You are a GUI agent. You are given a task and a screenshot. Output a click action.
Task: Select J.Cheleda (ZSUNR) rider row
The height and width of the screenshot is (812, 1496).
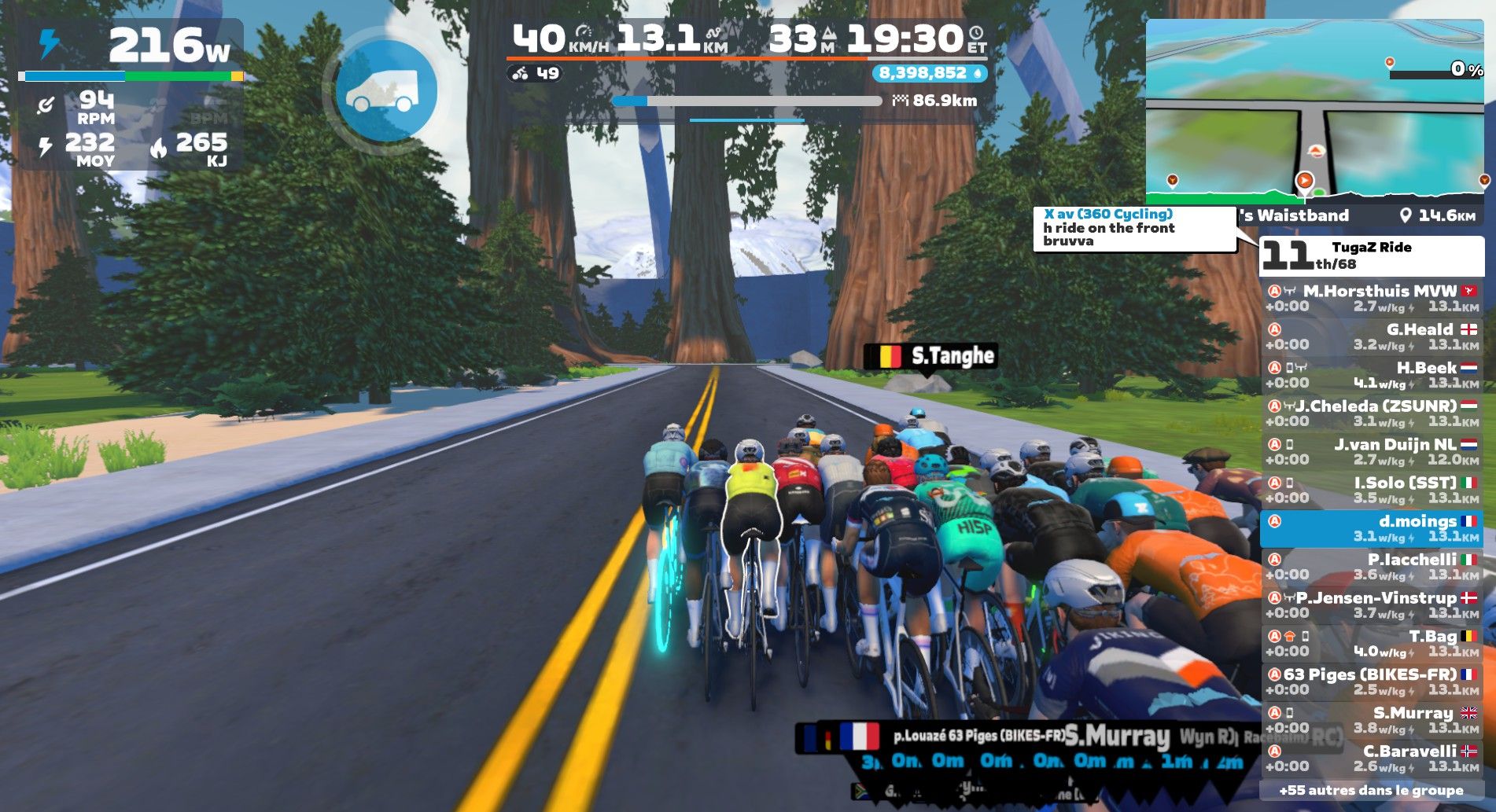tap(1372, 413)
